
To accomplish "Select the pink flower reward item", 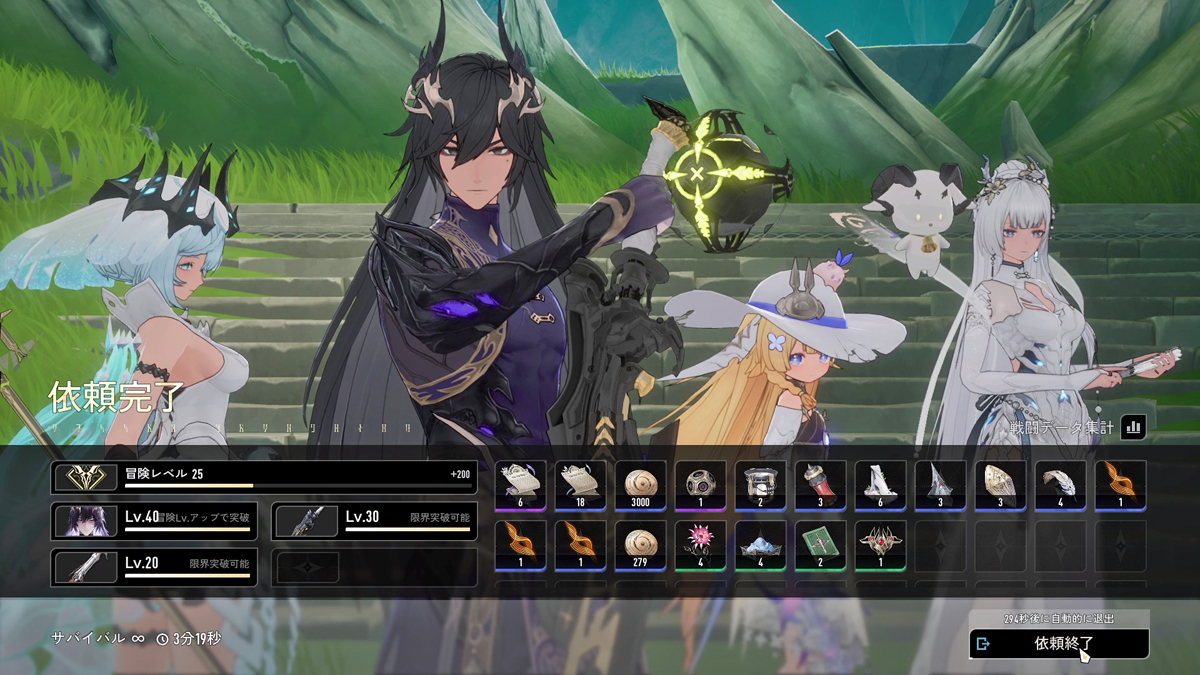I will point(700,545).
